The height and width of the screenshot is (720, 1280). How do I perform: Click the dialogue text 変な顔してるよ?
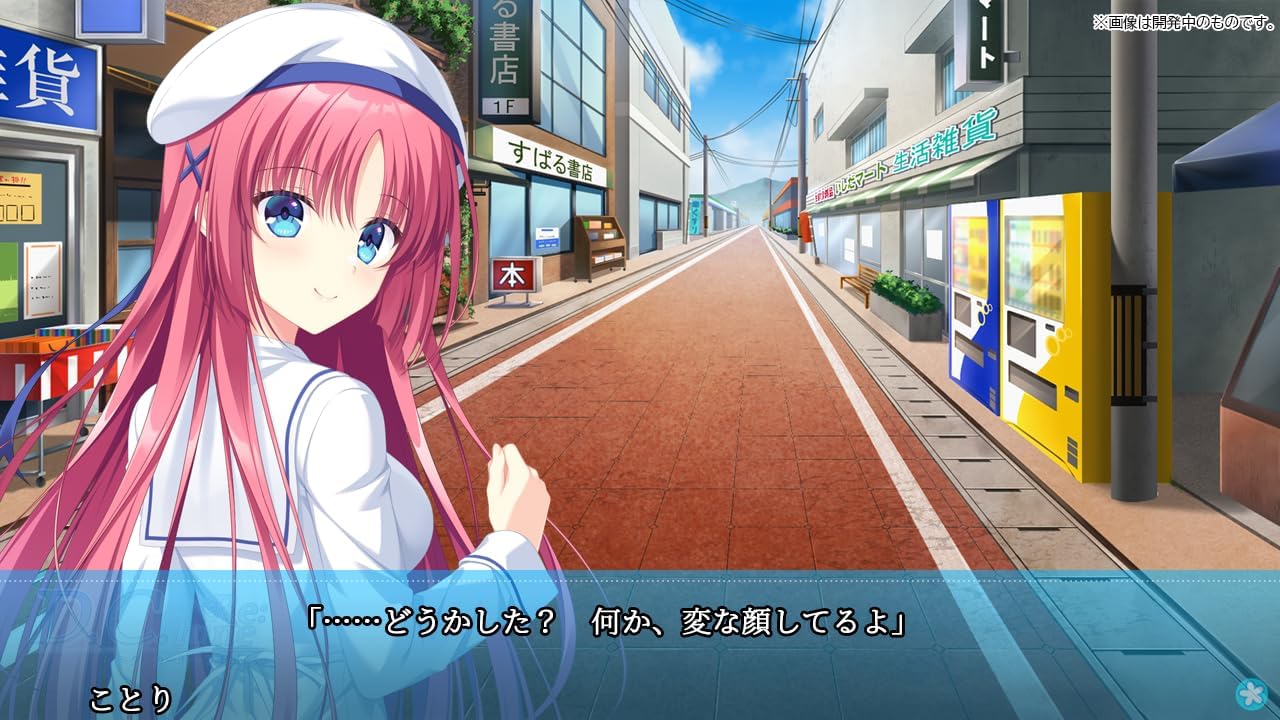tap(790, 618)
